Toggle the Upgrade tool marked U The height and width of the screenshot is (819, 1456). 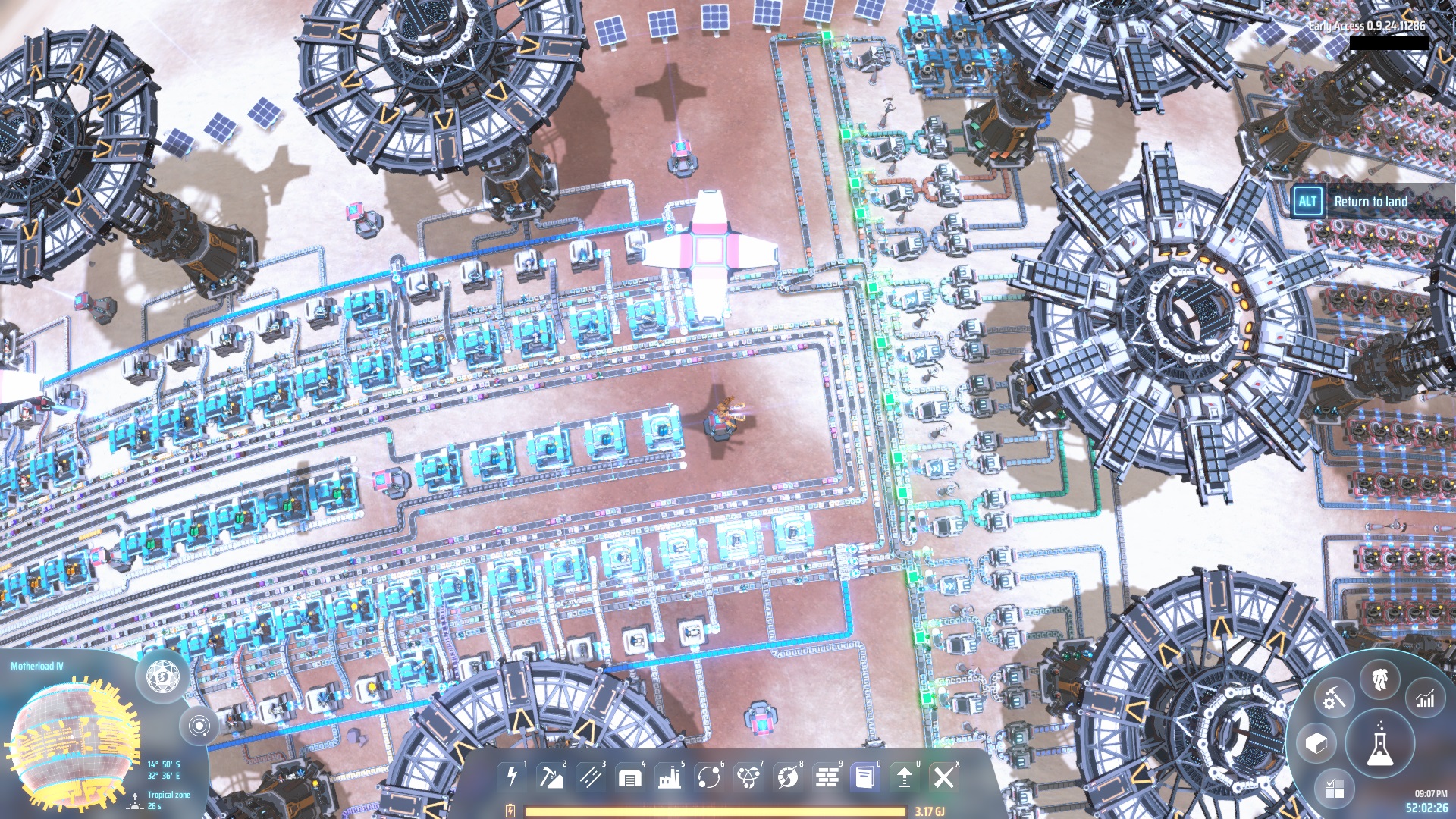coord(904,777)
